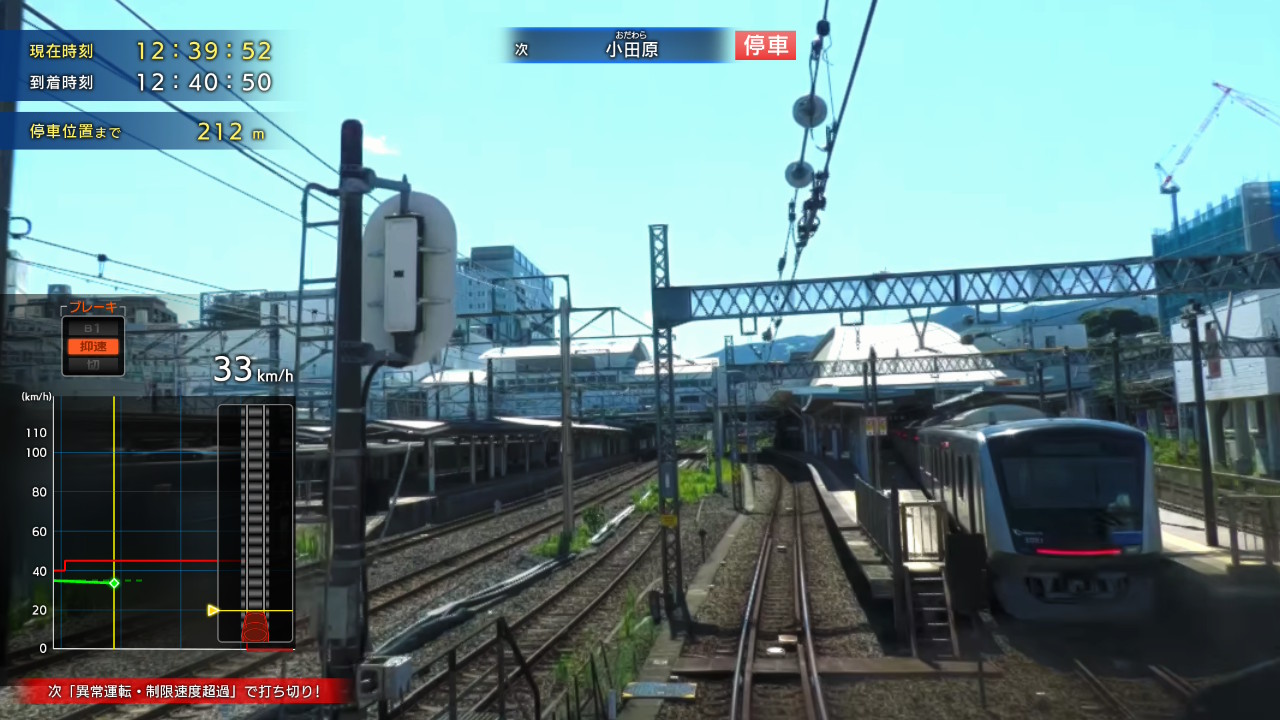The height and width of the screenshot is (720, 1280).
Task: Click the yellow position line on speed graph
Action: (x=115, y=520)
